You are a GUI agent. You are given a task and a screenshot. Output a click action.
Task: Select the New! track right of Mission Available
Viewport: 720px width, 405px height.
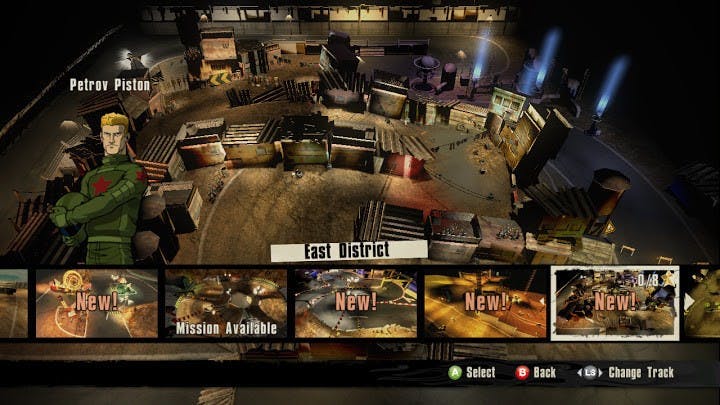(355, 303)
